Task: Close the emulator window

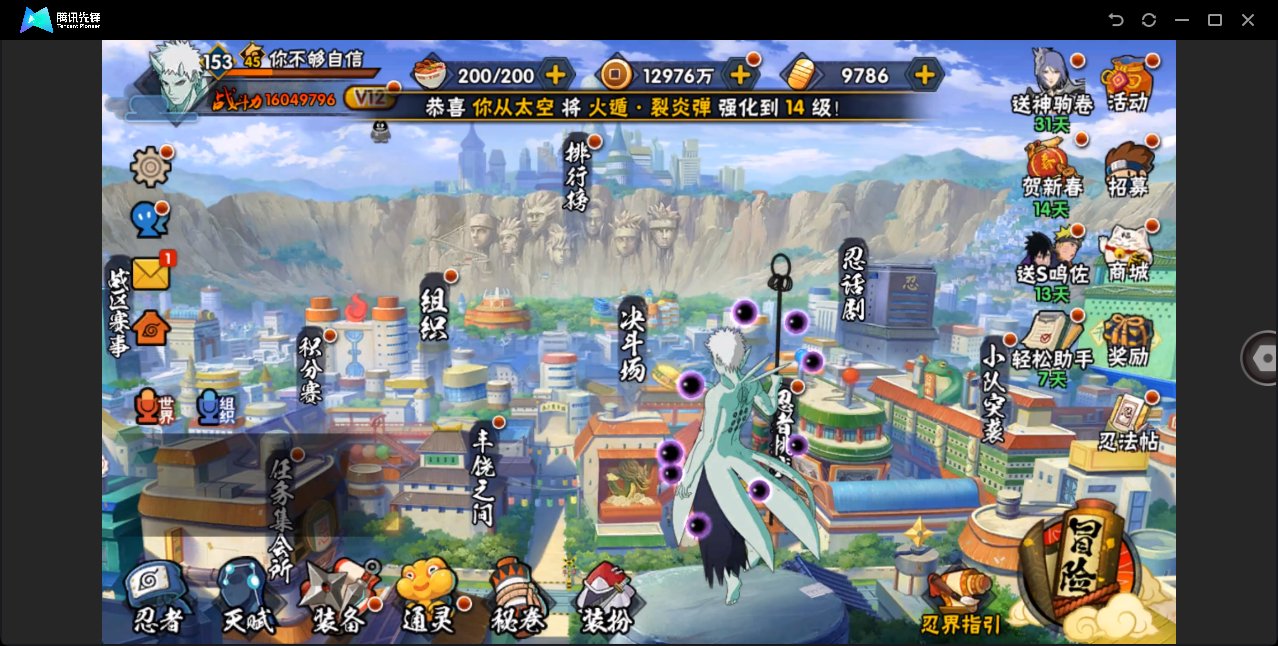Action: [1247, 20]
